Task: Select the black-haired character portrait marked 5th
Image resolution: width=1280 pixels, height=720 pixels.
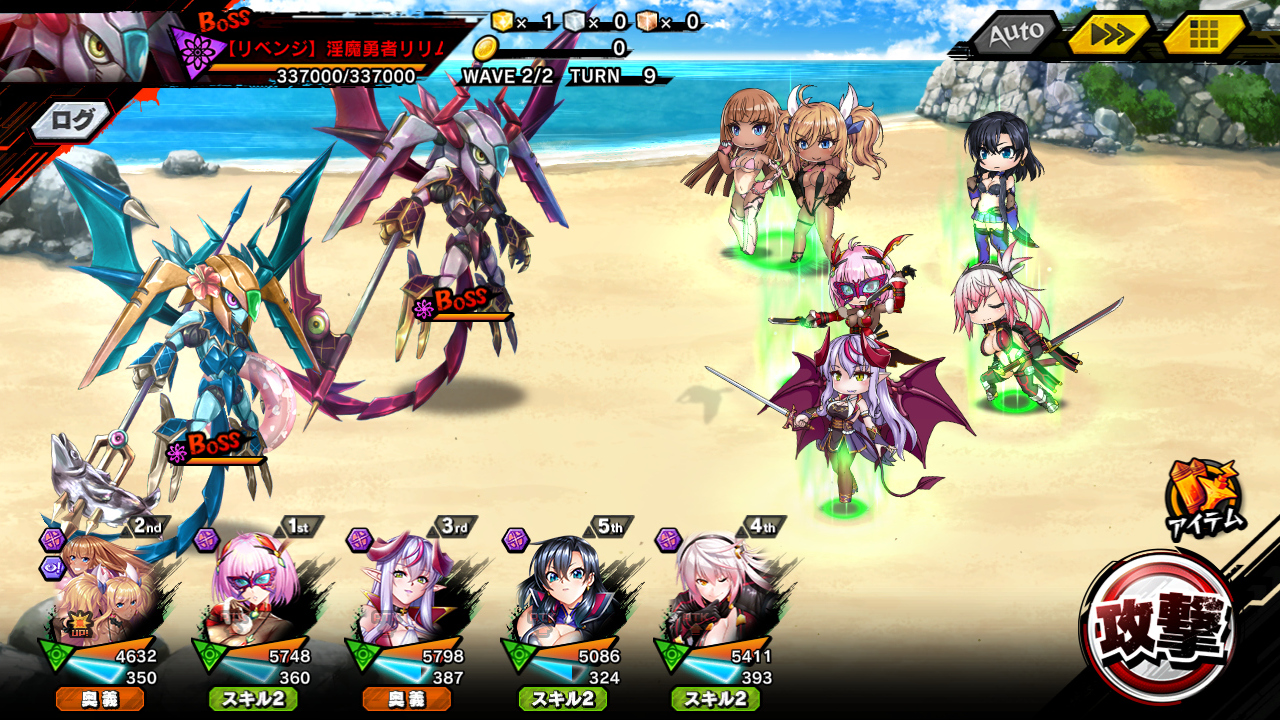Action: (x=562, y=590)
